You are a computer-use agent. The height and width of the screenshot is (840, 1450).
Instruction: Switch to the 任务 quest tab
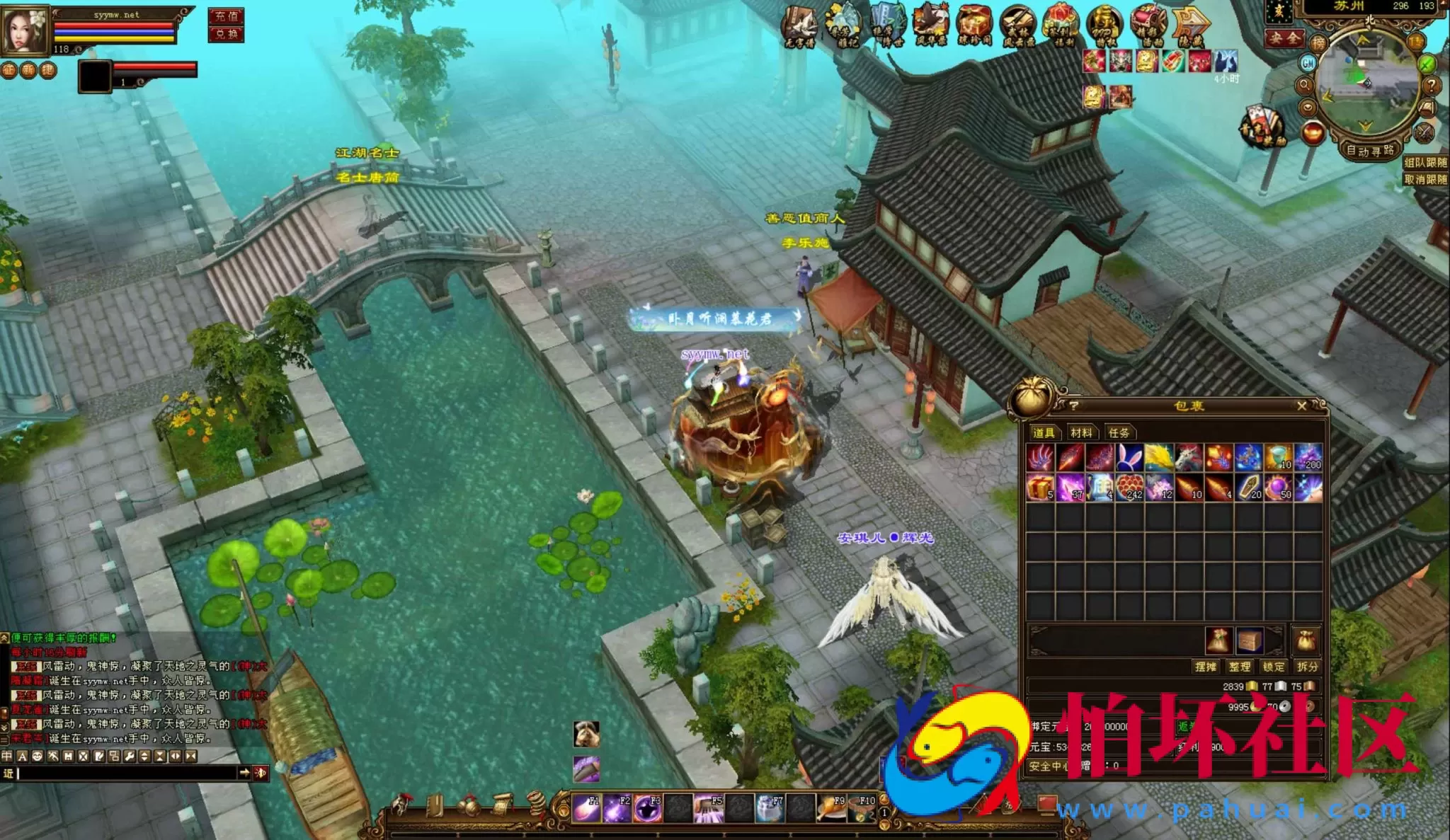point(1121,433)
